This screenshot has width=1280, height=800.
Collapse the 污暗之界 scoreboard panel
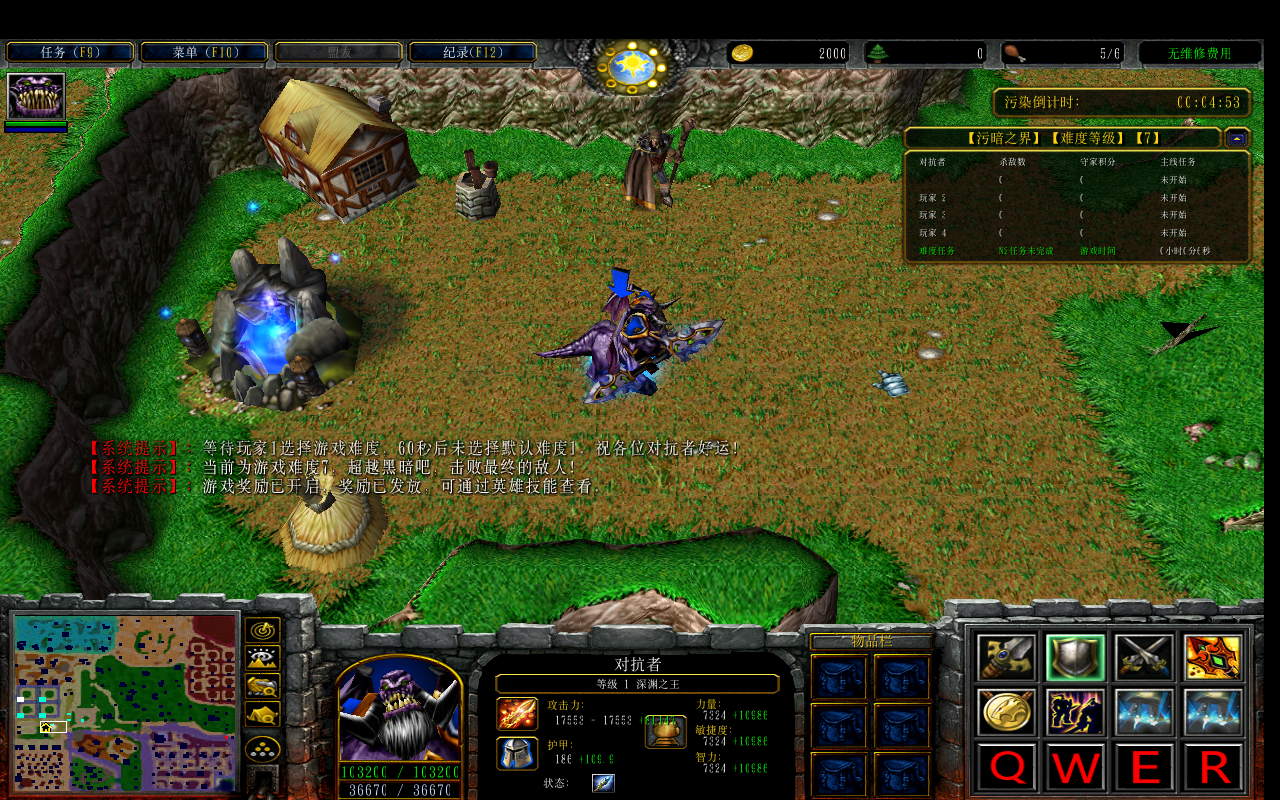pyautogui.click(x=1237, y=139)
